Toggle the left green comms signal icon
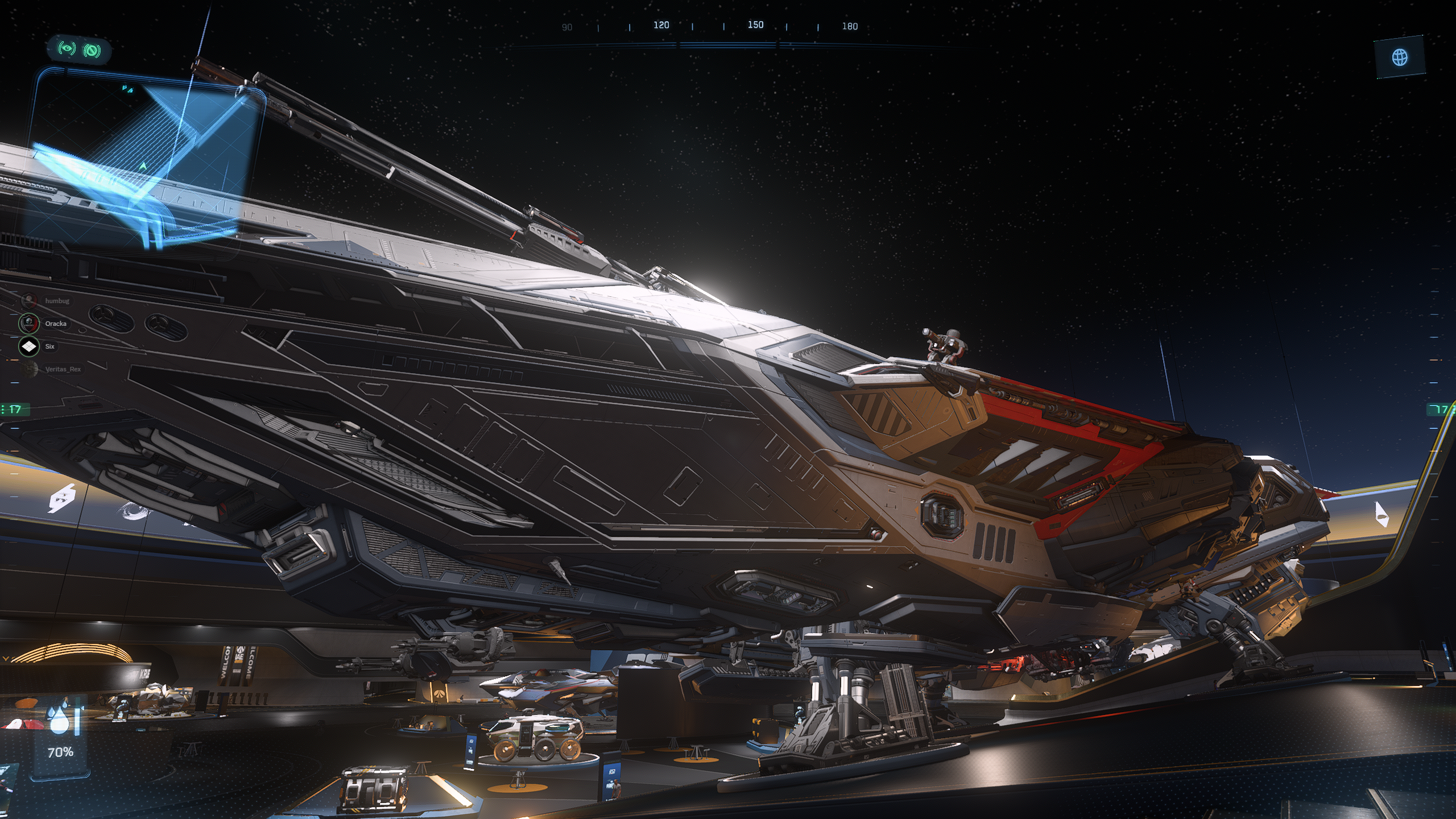The height and width of the screenshot is (819, 1456). tap(67, 49)
